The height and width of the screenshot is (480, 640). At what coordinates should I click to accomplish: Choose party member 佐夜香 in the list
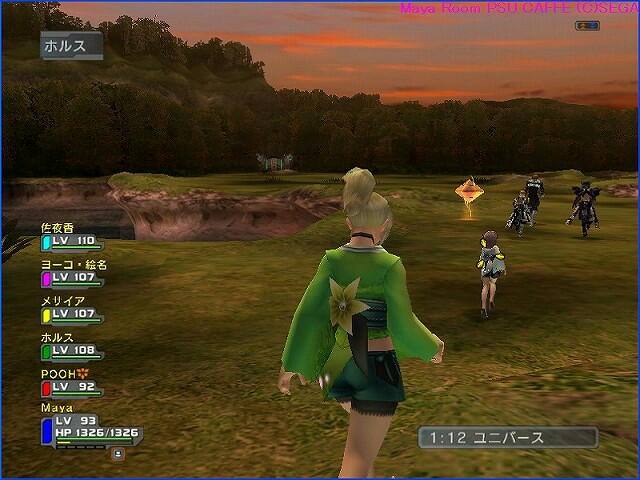(x=72, y=235)
